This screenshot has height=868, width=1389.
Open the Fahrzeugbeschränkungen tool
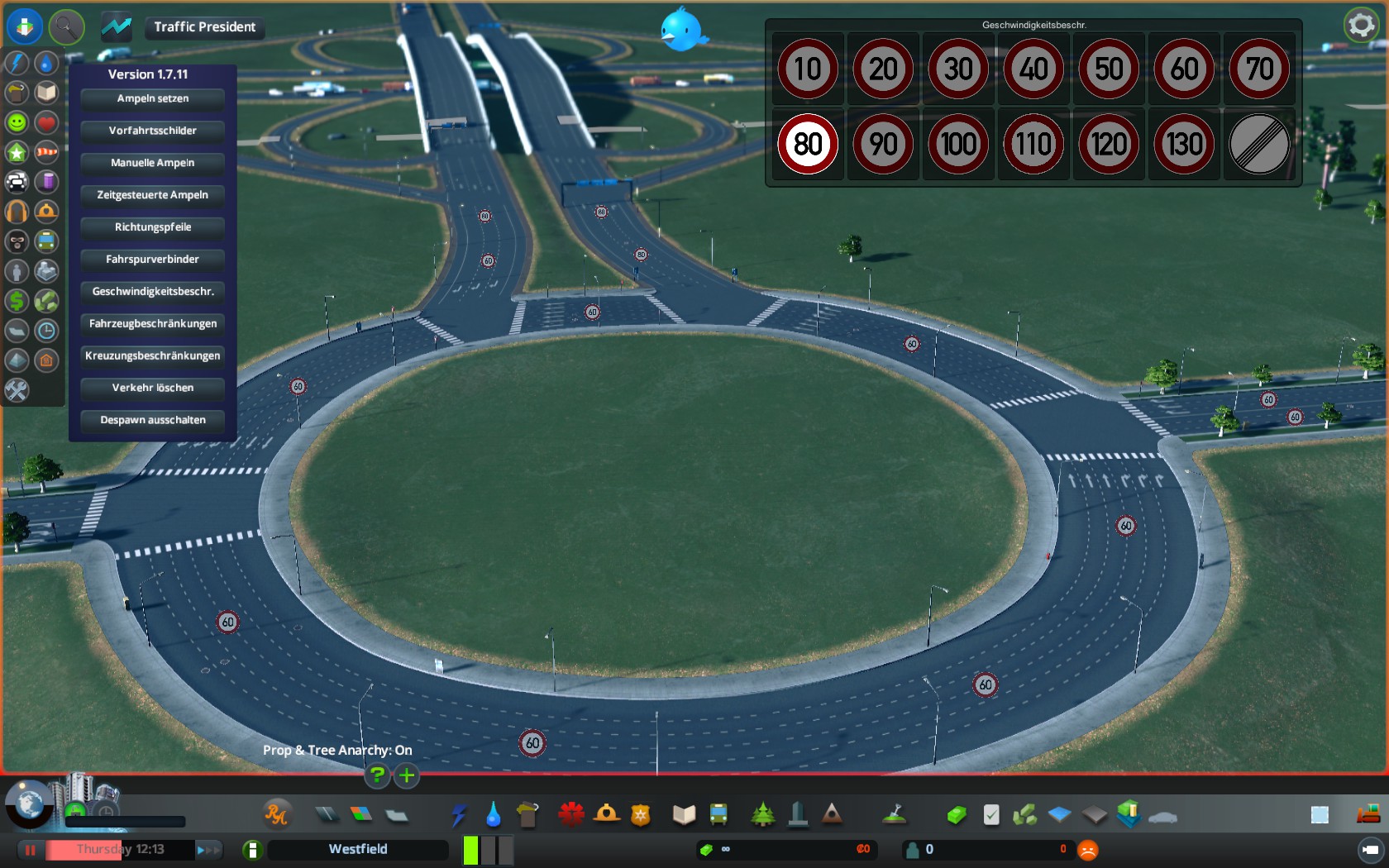click(x=153, y=324)
